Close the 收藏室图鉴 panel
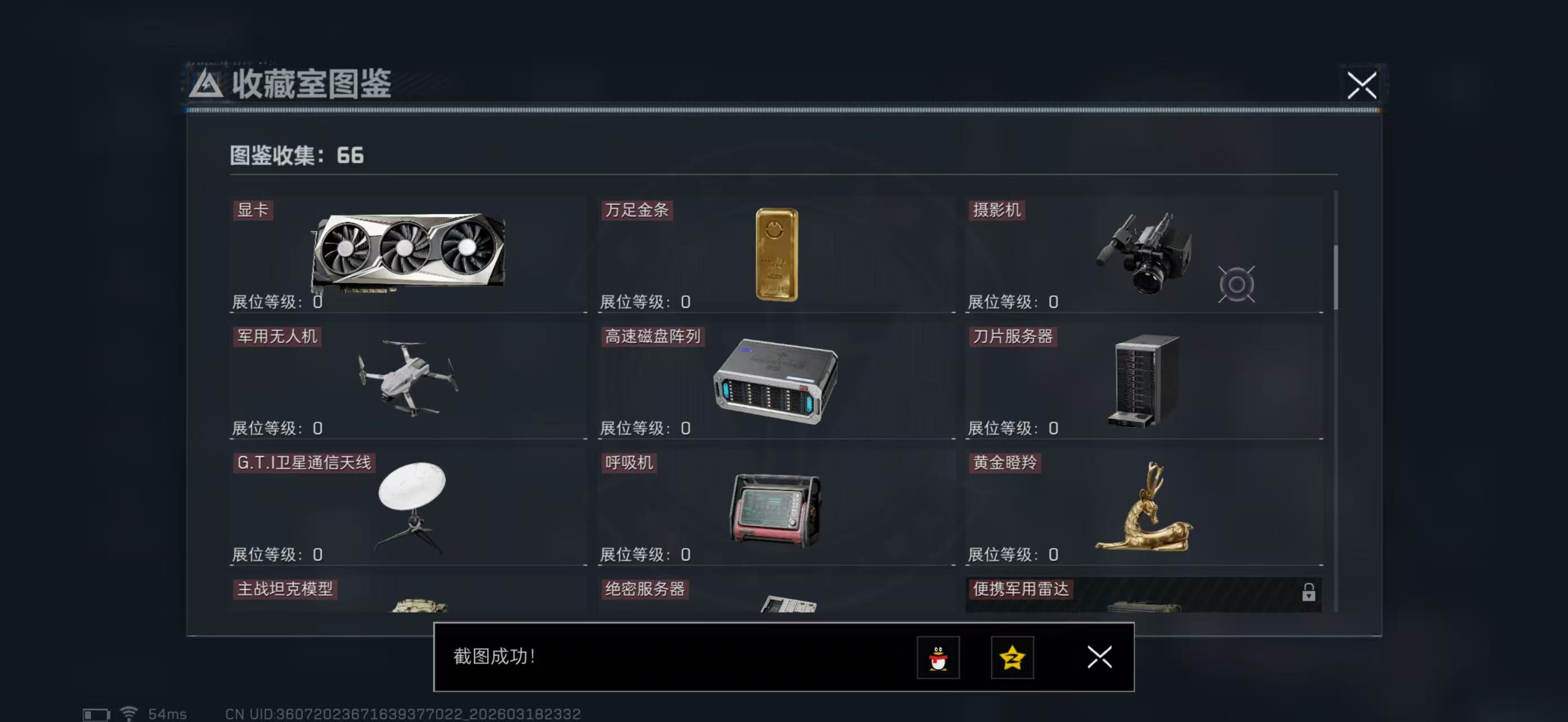Image resolution: width=1568 pixels, height=722 pixels. [1362, 87]
